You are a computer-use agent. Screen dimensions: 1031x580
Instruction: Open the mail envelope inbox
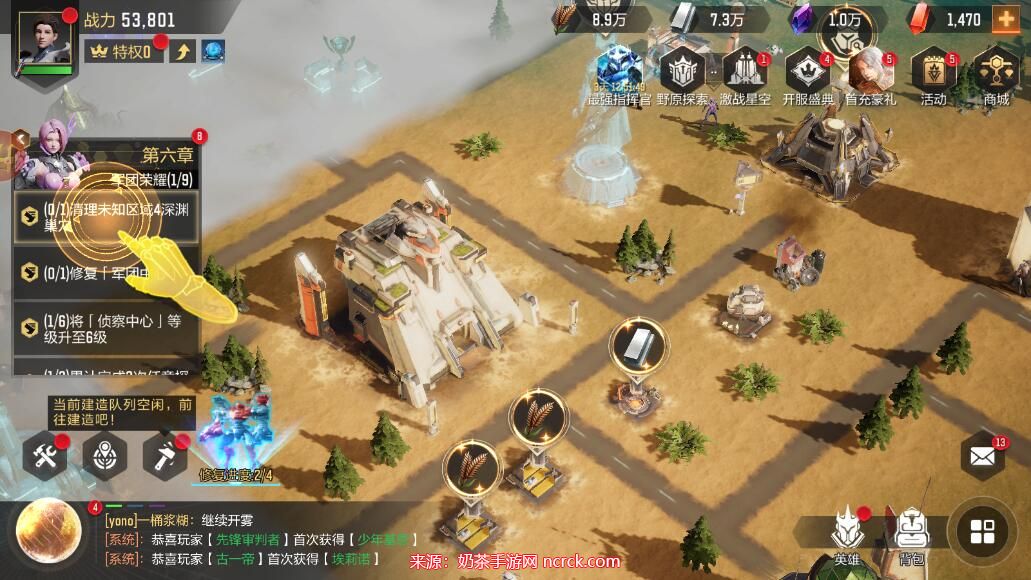point(982,458)
